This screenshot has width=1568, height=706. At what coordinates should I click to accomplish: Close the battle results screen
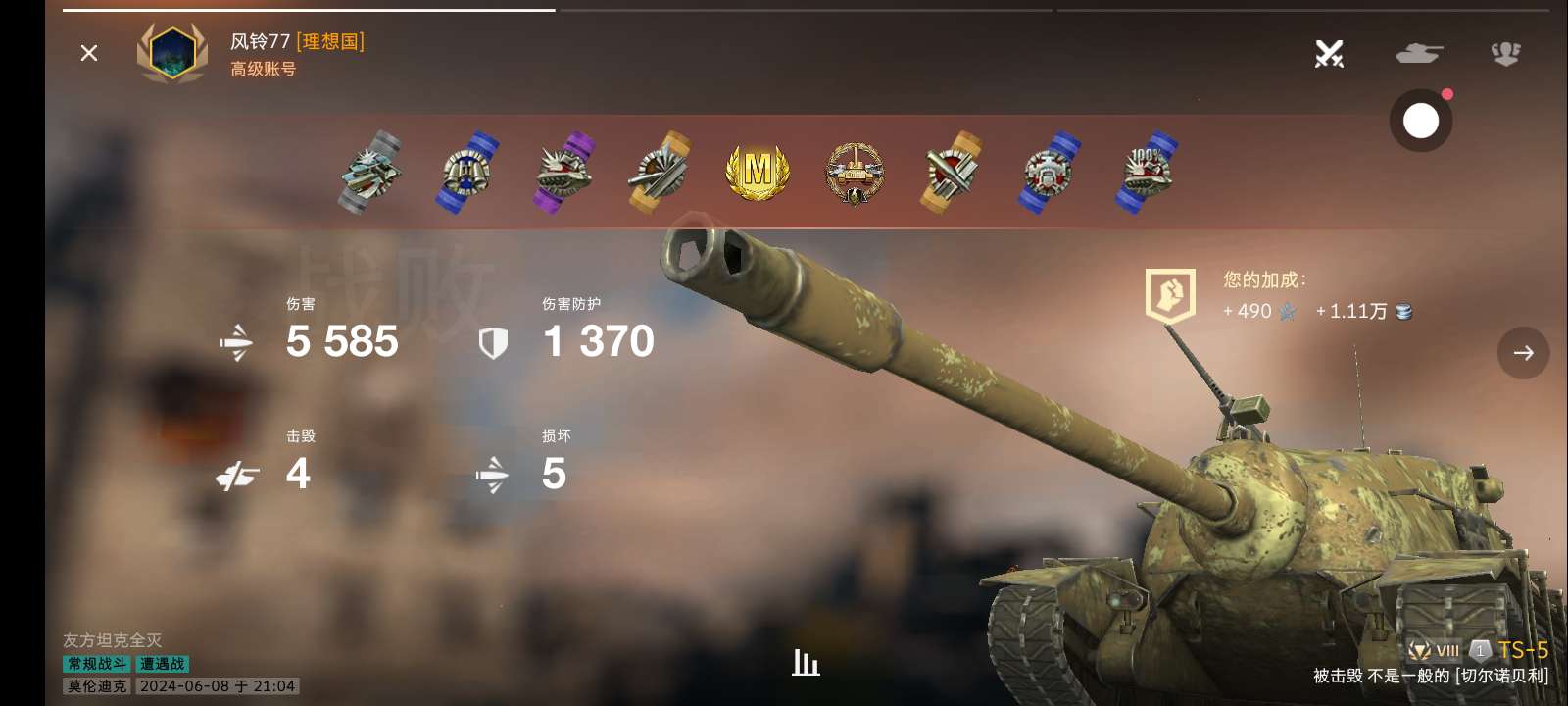coord(89,53)
